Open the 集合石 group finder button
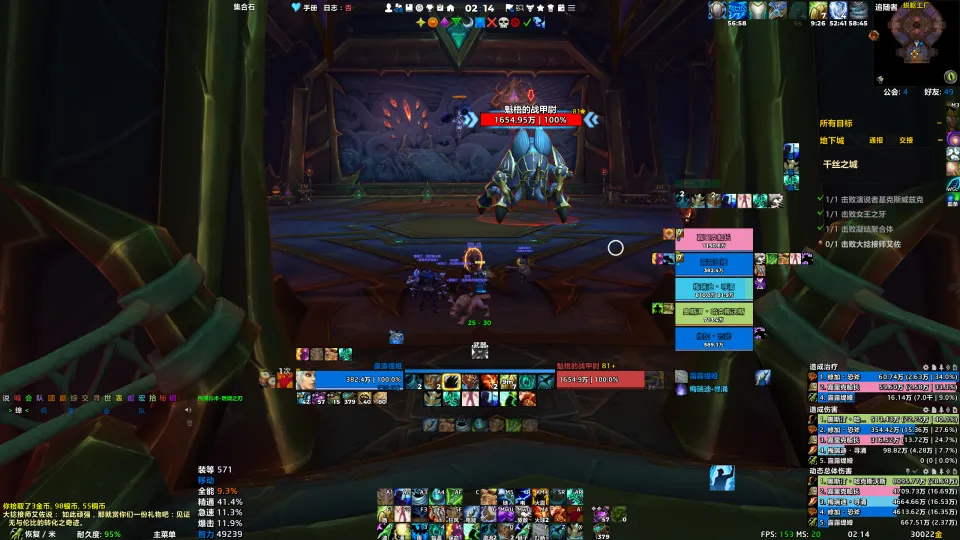Image resolution: width=960 pixels, height=540 pixels. 246,6
